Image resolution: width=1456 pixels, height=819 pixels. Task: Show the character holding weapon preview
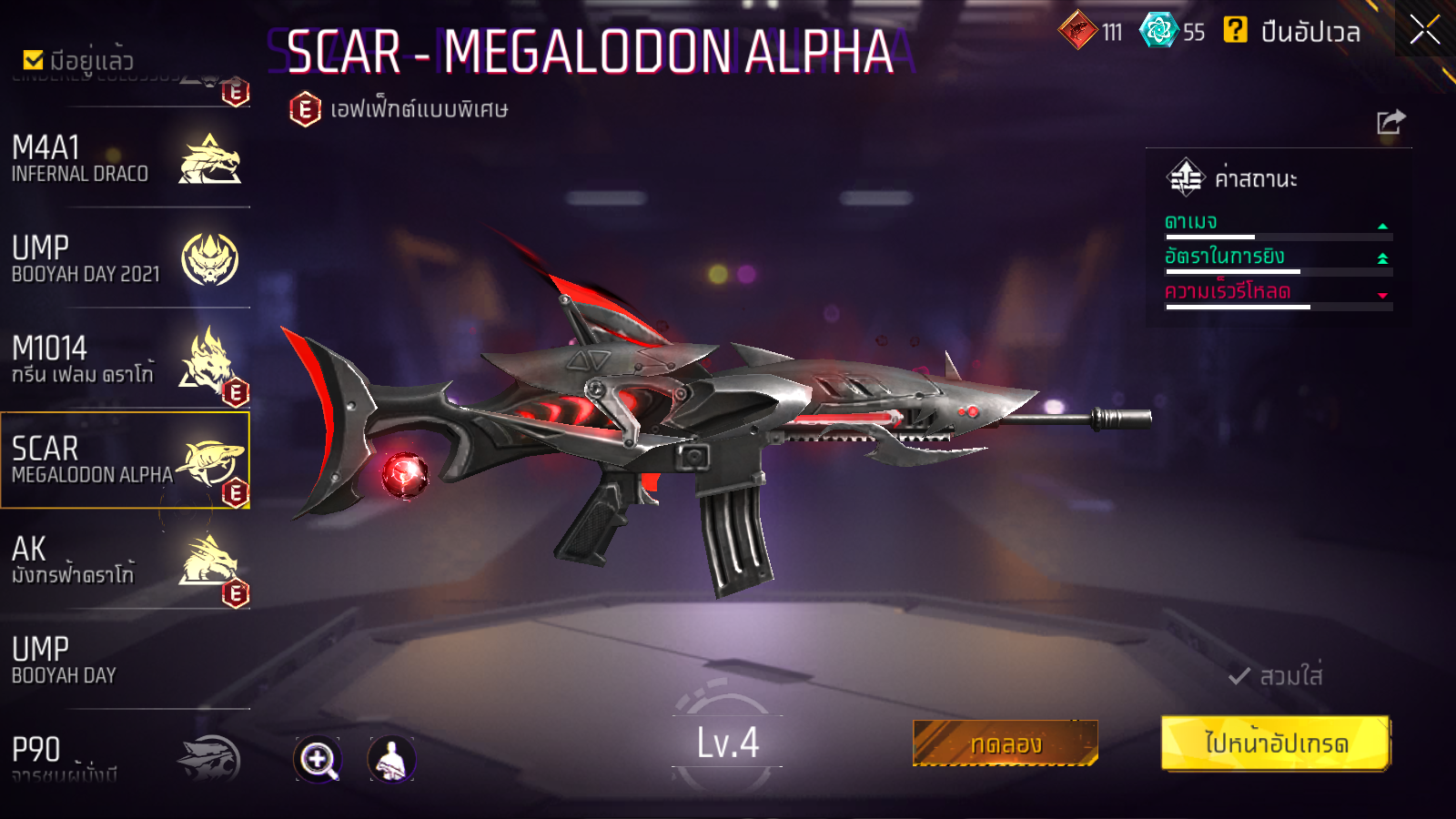(391, 759)
